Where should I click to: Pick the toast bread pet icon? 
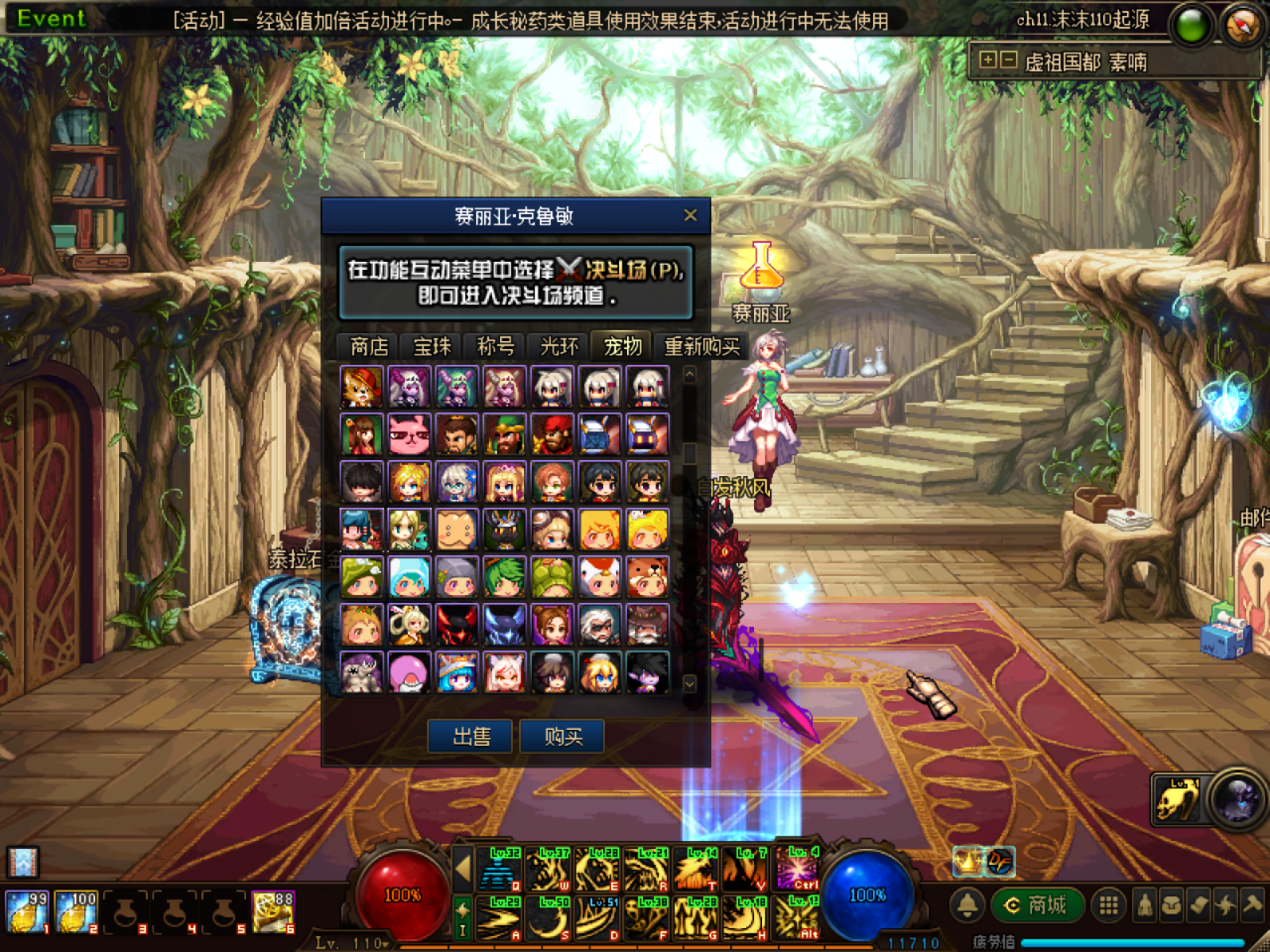pyautogui.click(x=457, y=530)
